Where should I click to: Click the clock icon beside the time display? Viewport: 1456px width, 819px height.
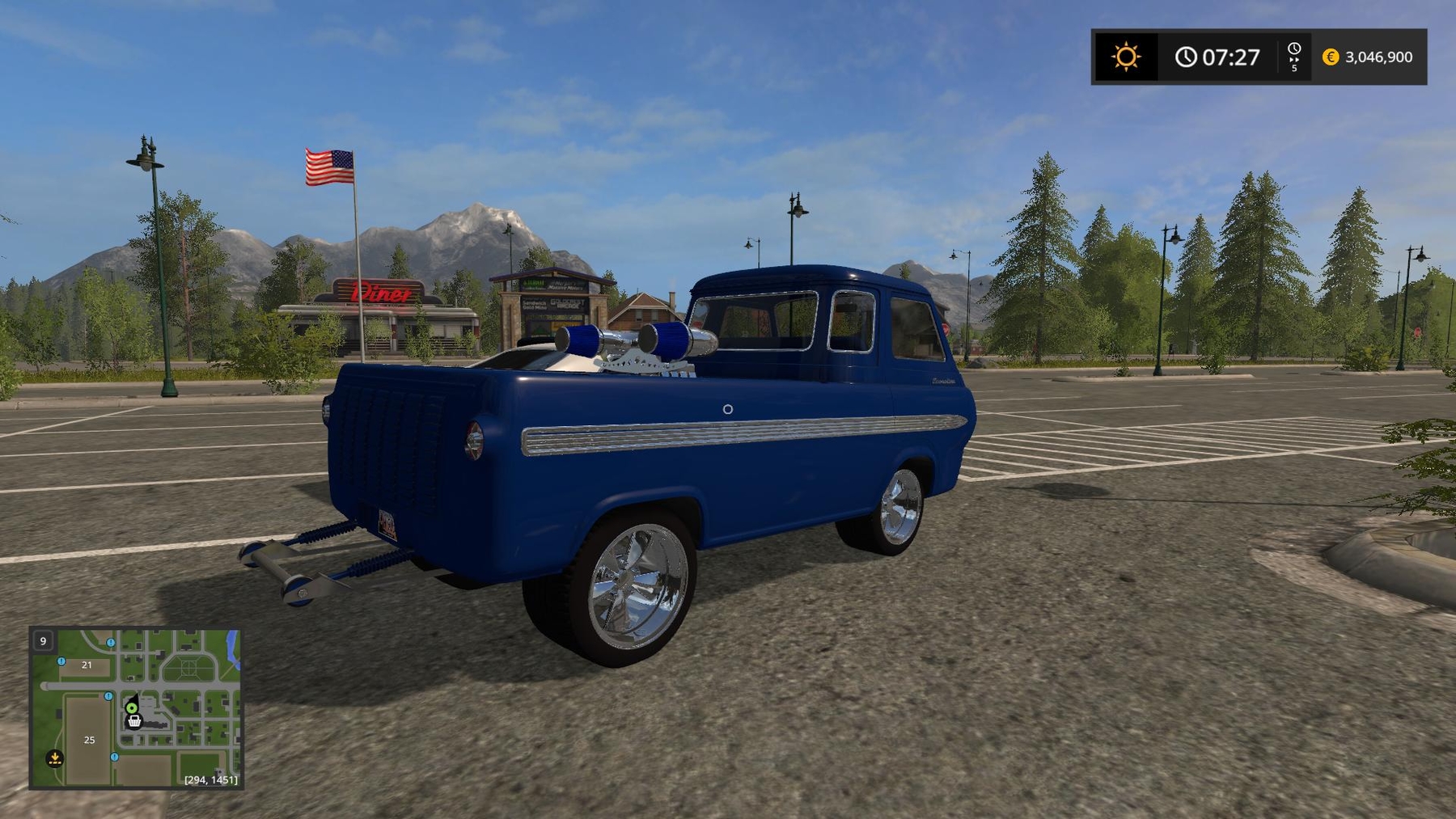click(x=1186, y=57)
